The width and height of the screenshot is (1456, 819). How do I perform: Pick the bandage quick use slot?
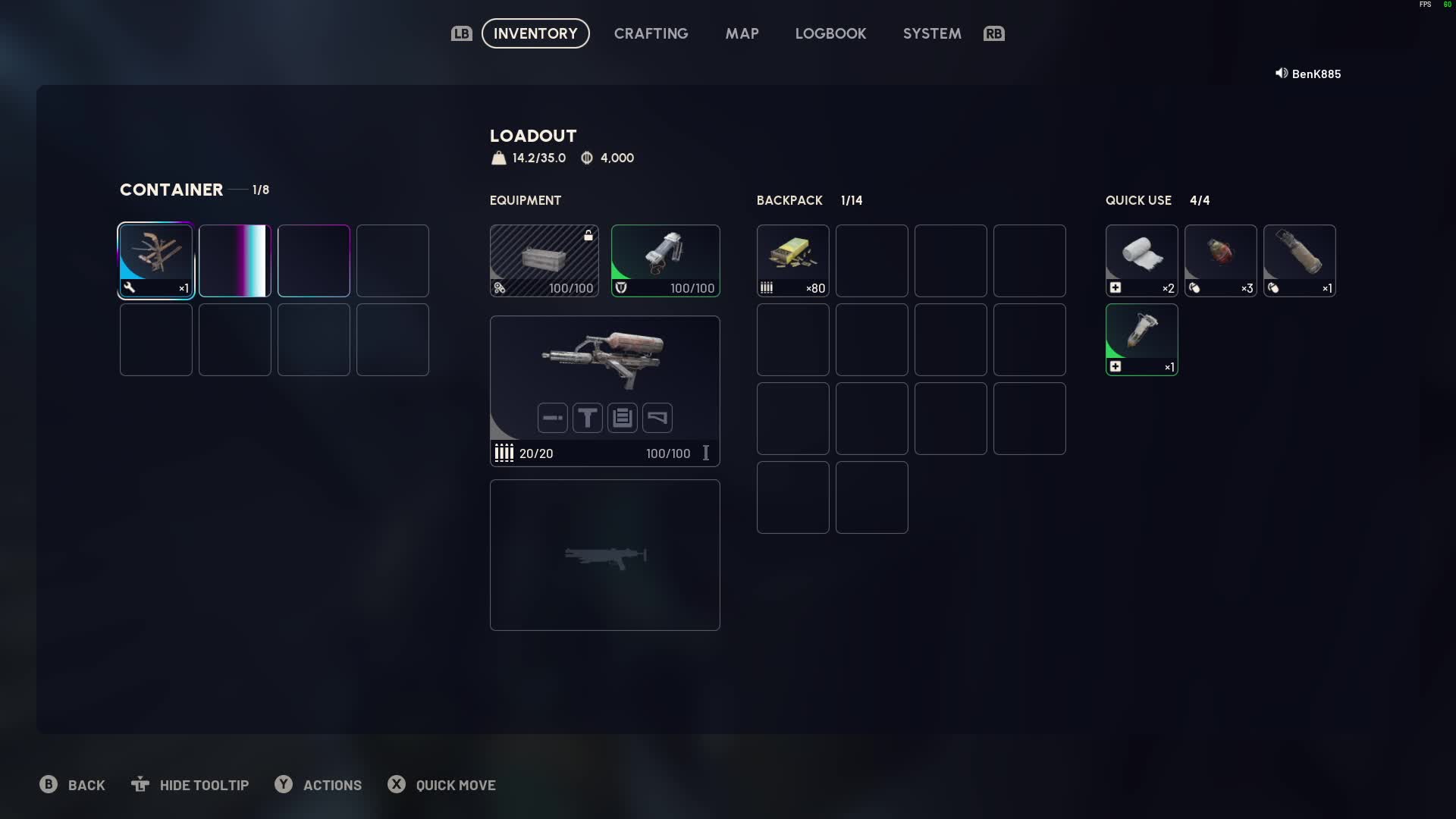[x=1141, y=260]
